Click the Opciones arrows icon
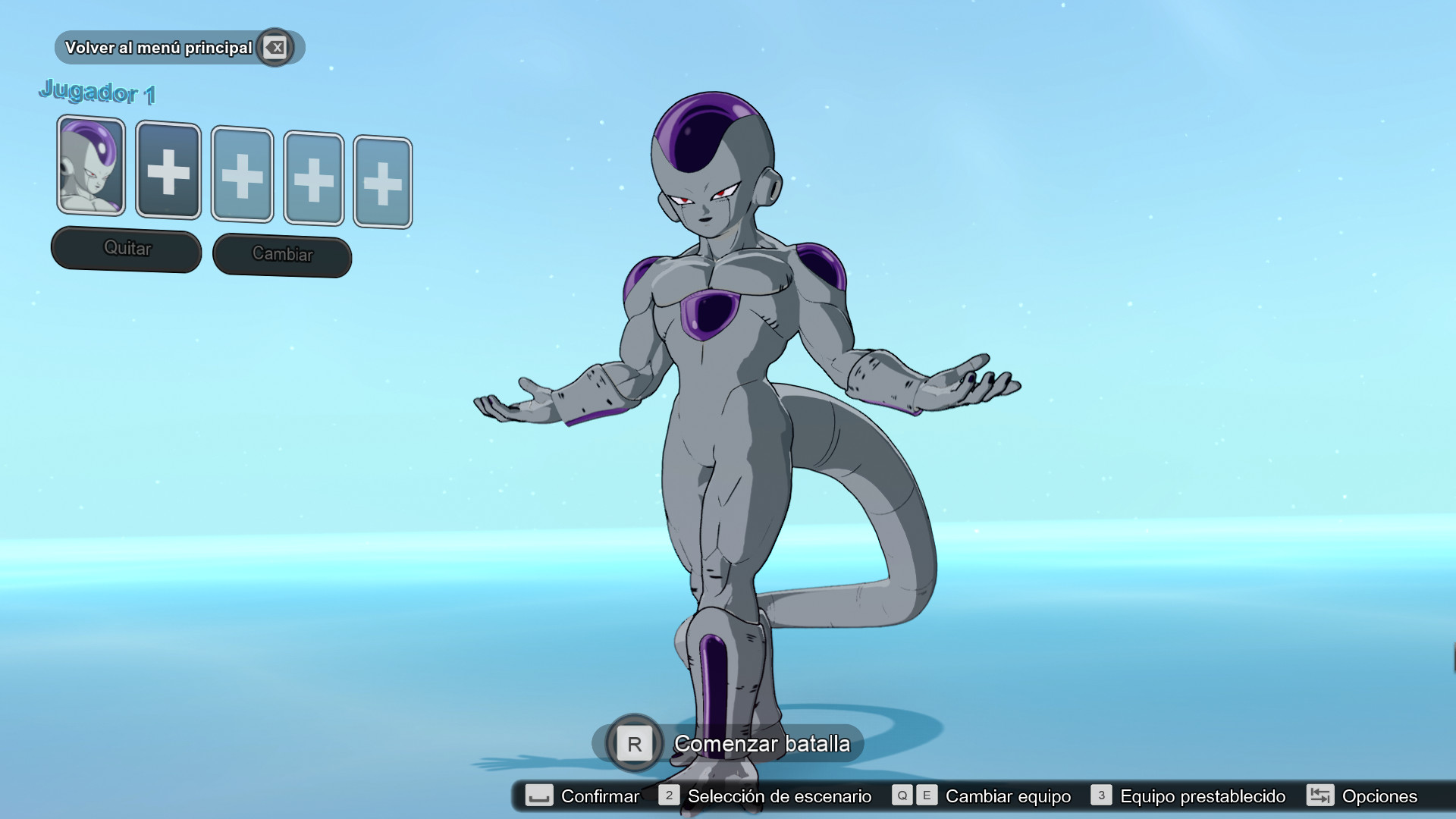The width and height of the screenshot is (1456, 819). tap(1319, 796)
